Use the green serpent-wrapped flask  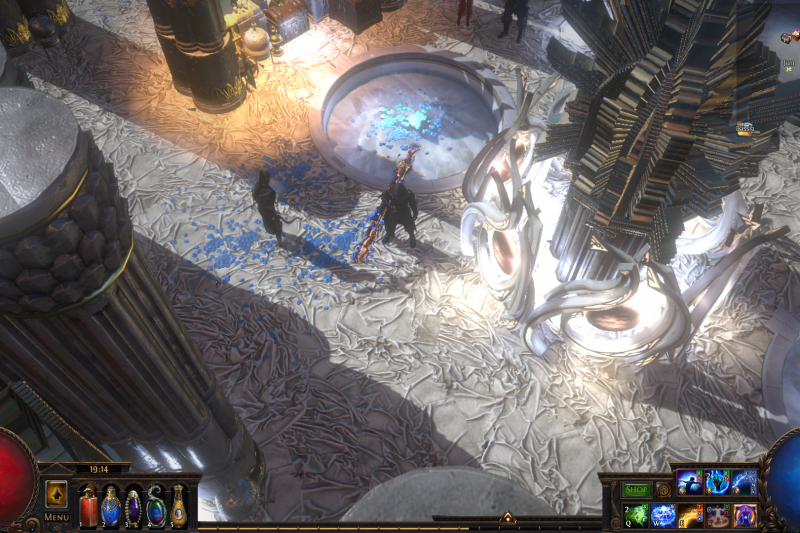[x=156, y=507]
